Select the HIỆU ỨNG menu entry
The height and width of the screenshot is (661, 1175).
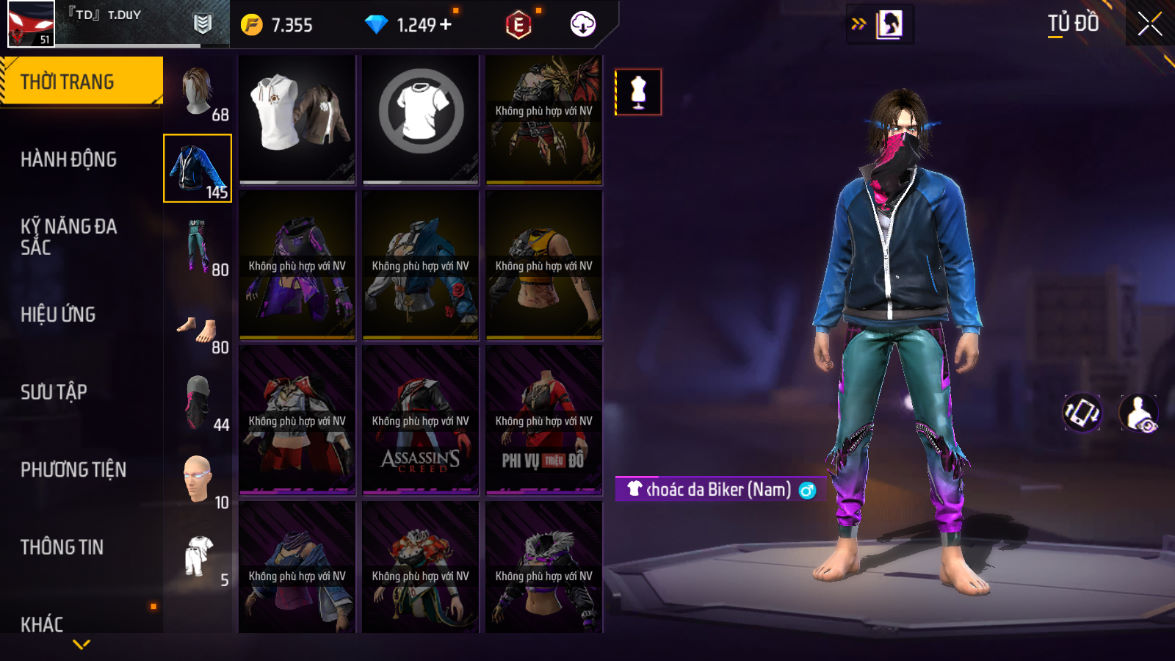58,314
